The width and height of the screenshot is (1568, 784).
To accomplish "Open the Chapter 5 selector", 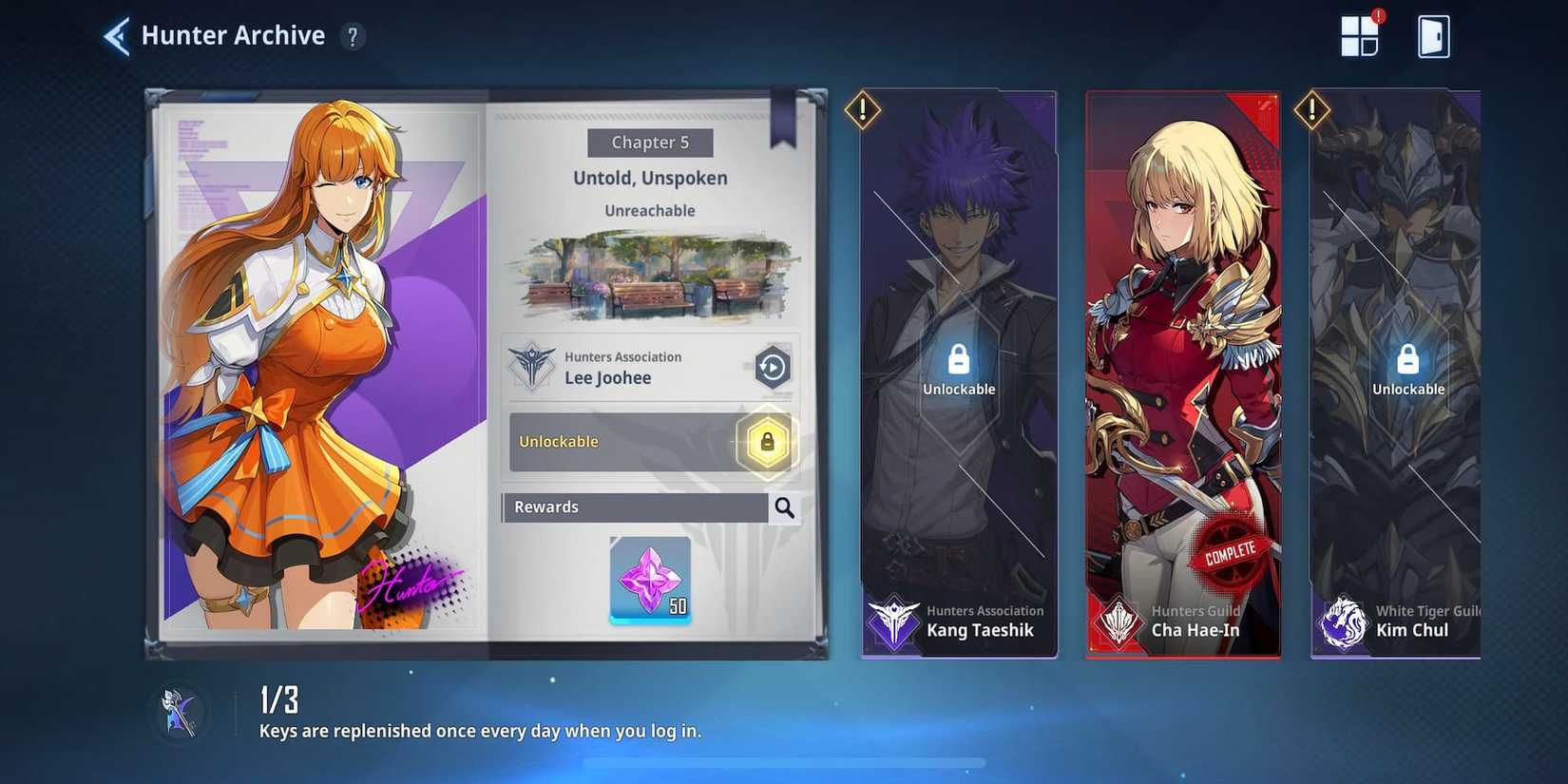I will 650,143.
